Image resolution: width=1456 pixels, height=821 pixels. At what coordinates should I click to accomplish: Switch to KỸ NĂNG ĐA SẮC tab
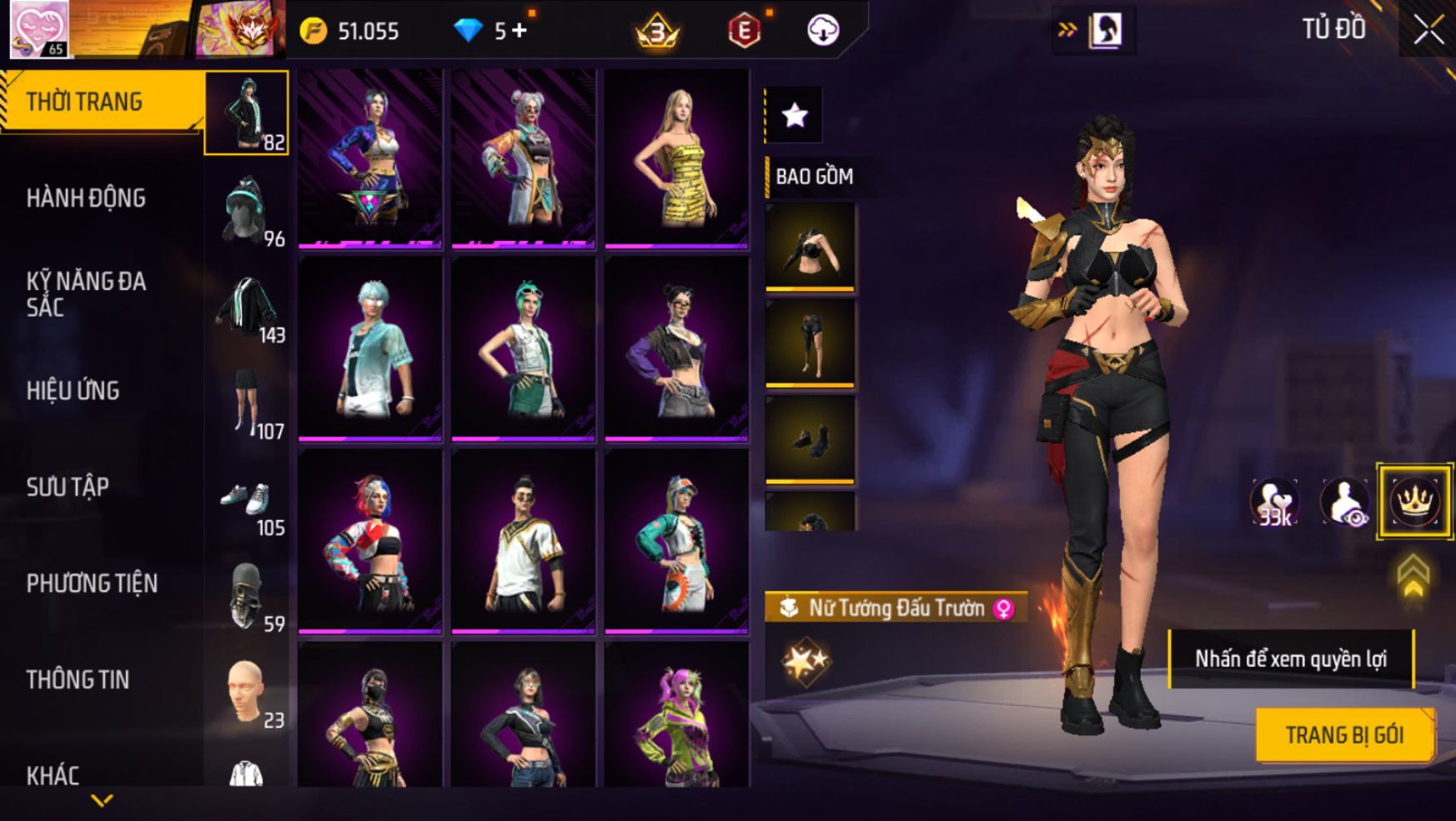tap(87, 294)
